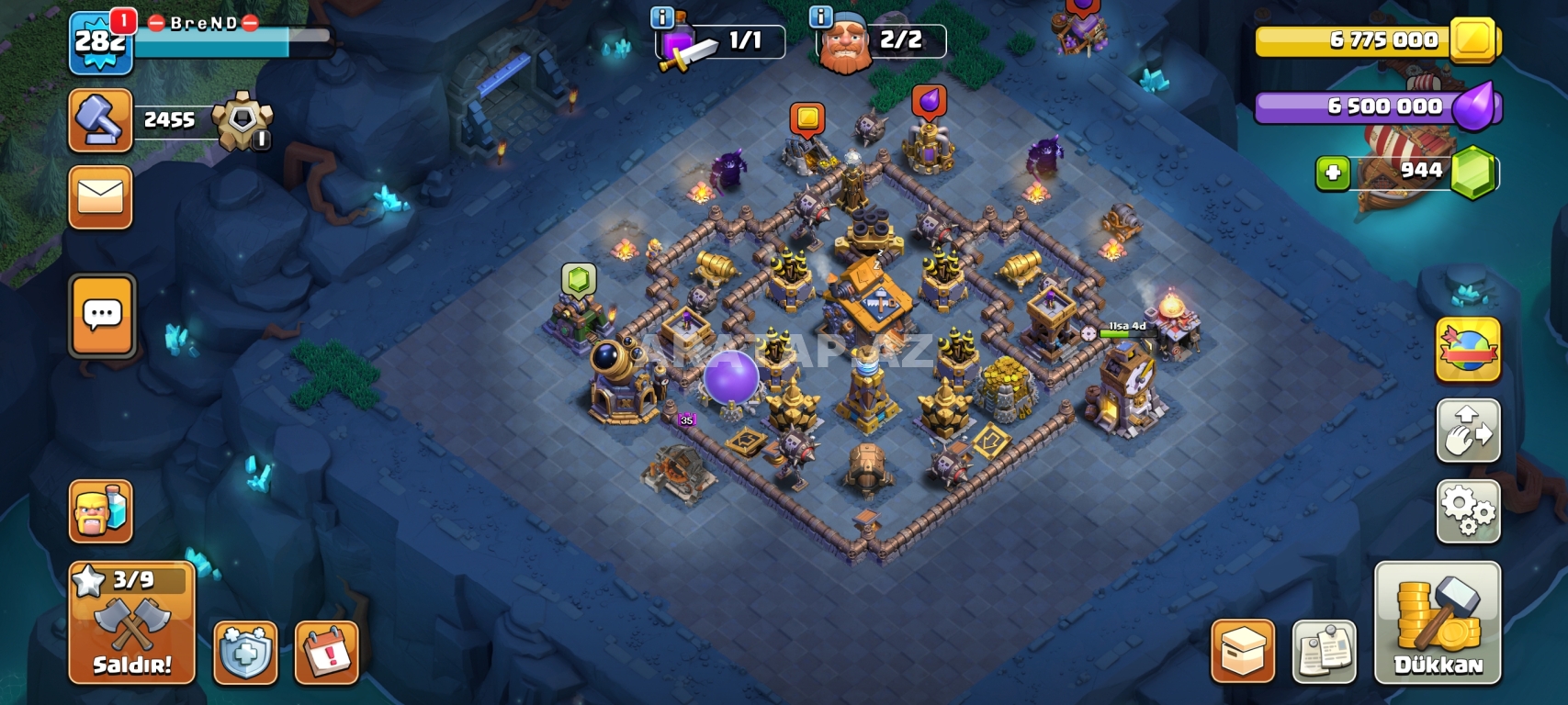Open the chat speech bubble panel
The height and width of the screenshot is (705, 1568).
coord(102,316)
